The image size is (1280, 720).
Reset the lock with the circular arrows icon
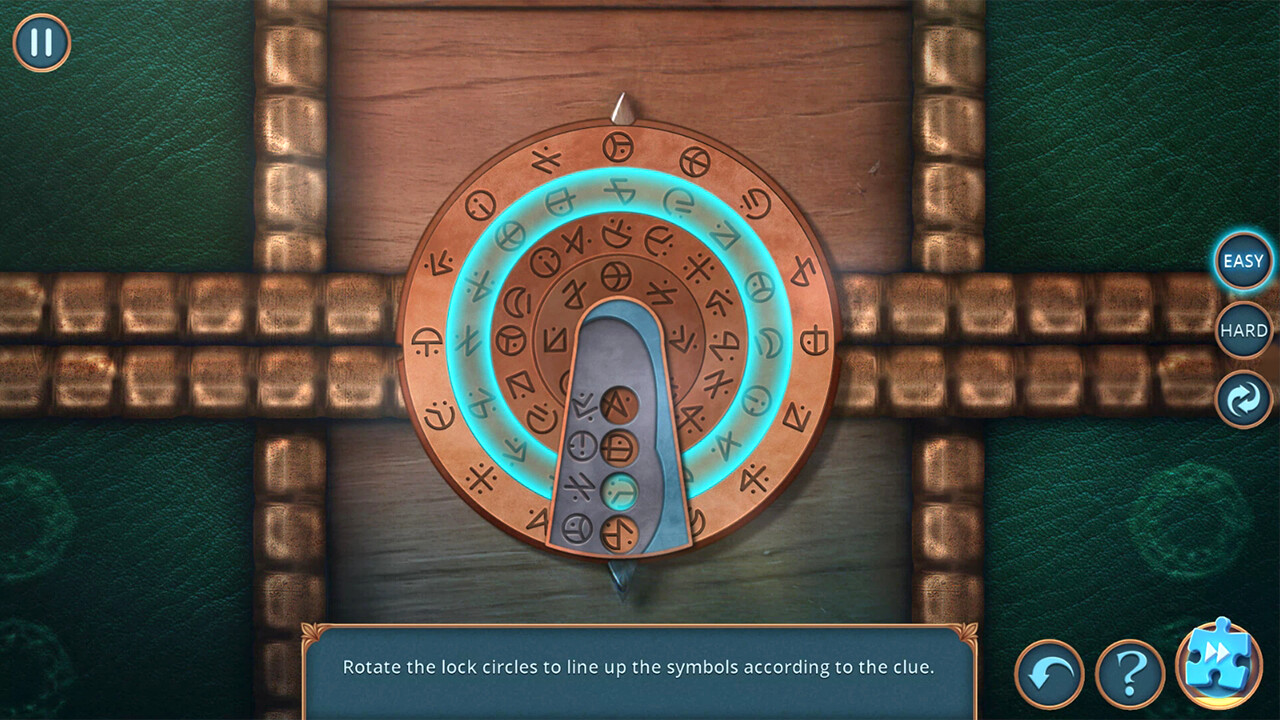tap(1242, 399)
